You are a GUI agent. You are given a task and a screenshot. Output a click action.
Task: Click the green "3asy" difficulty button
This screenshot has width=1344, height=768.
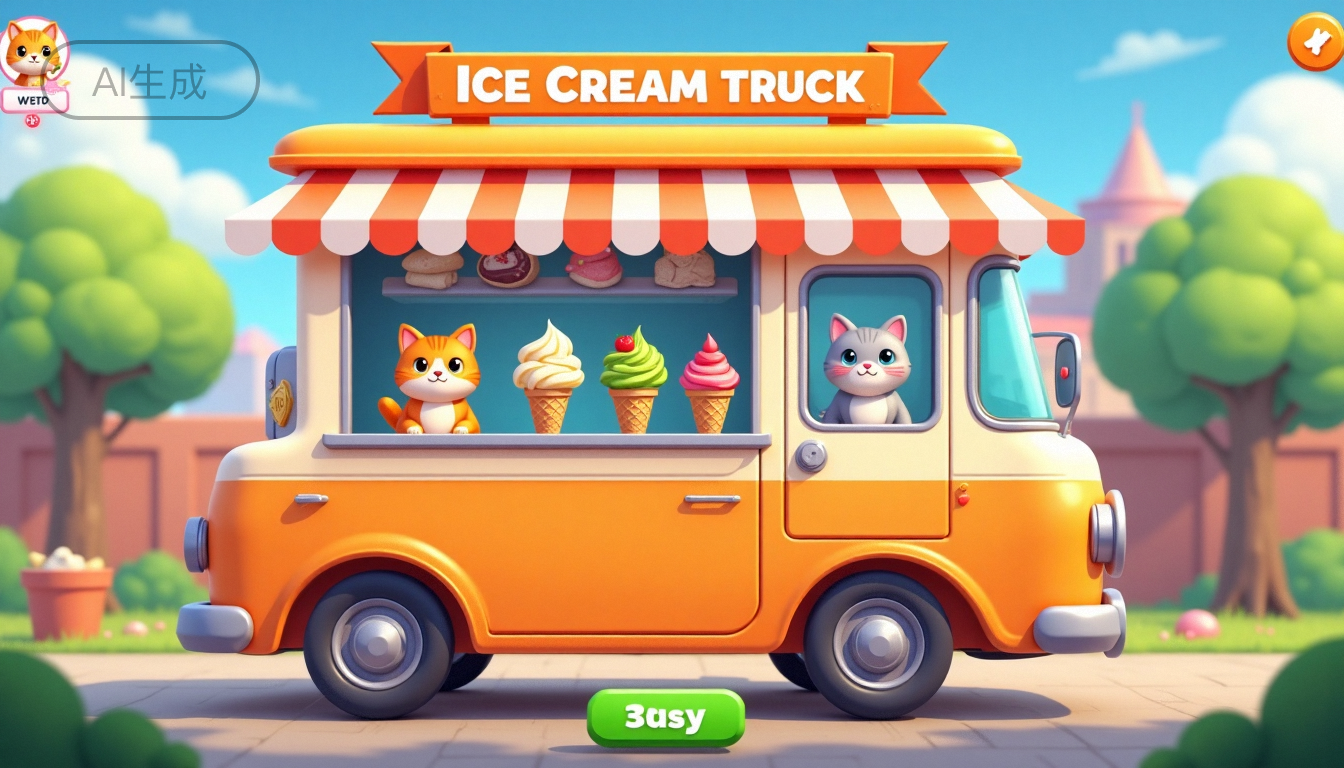(665, 717)
